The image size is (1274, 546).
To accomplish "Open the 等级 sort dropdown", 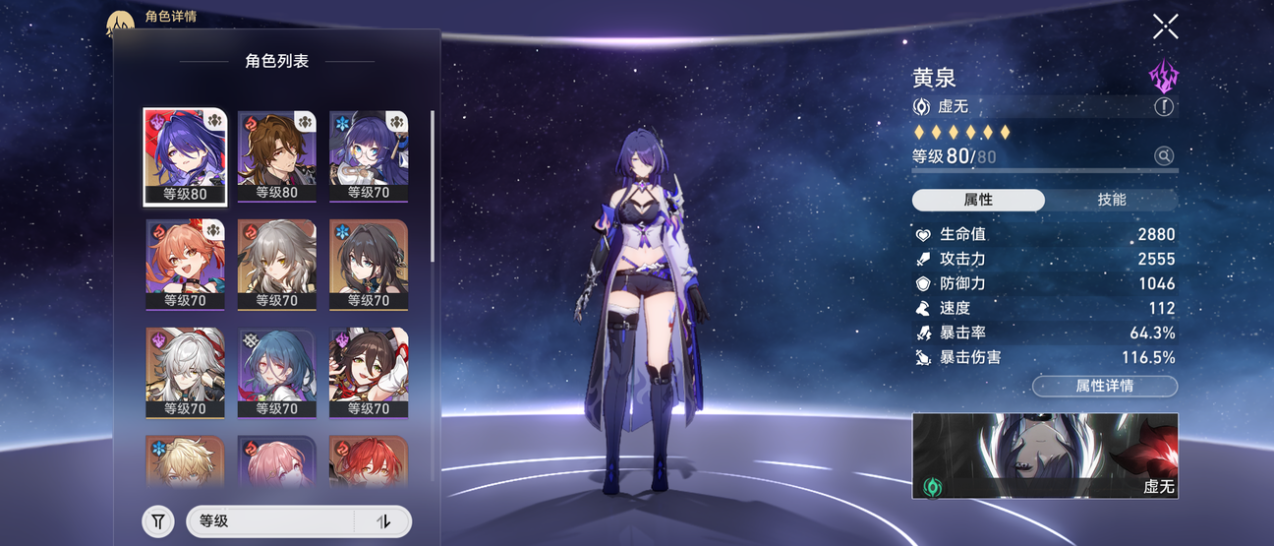I will tap(270, 521).
